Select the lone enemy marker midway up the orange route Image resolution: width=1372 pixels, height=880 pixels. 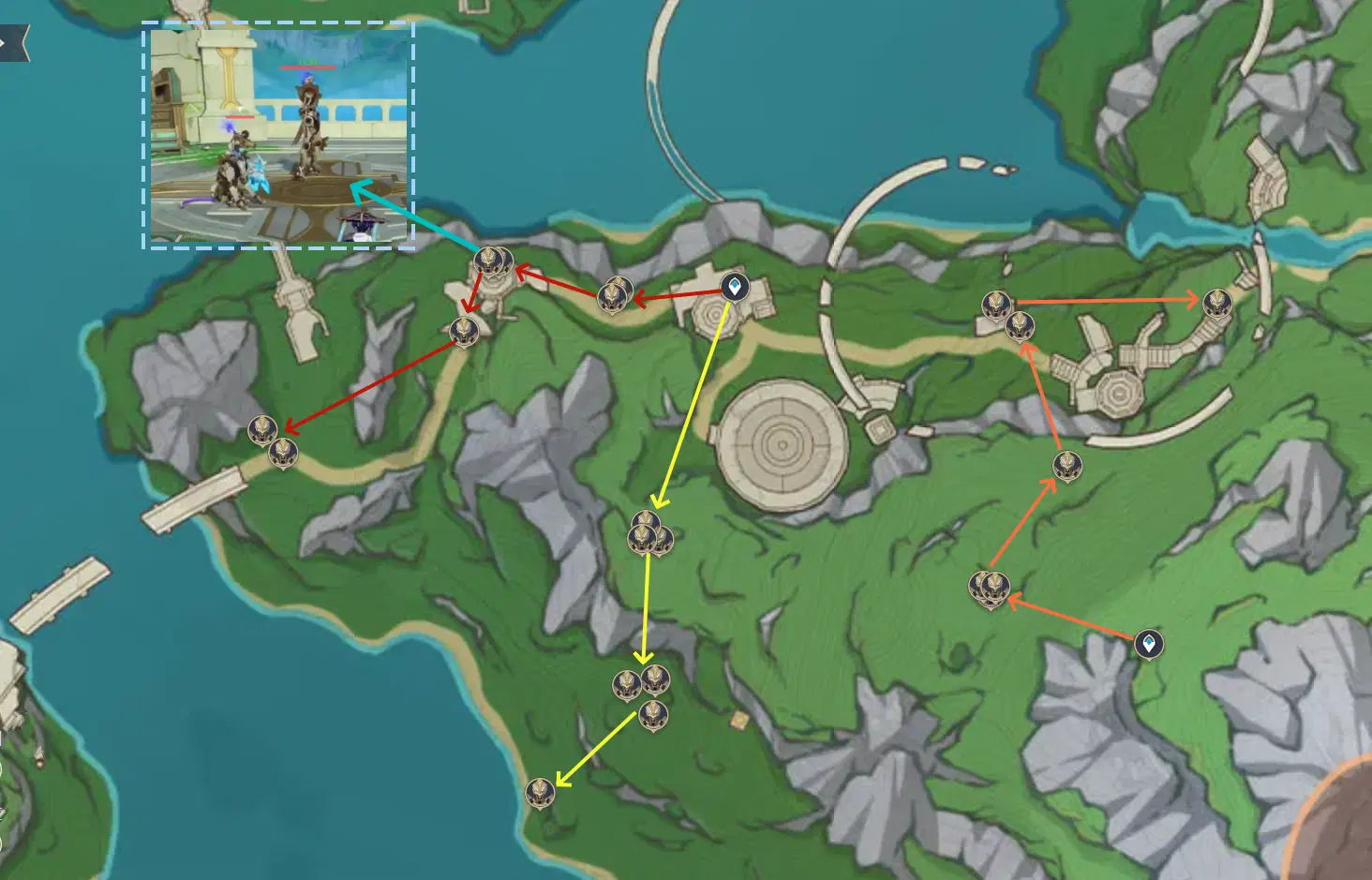[1066, 466]
